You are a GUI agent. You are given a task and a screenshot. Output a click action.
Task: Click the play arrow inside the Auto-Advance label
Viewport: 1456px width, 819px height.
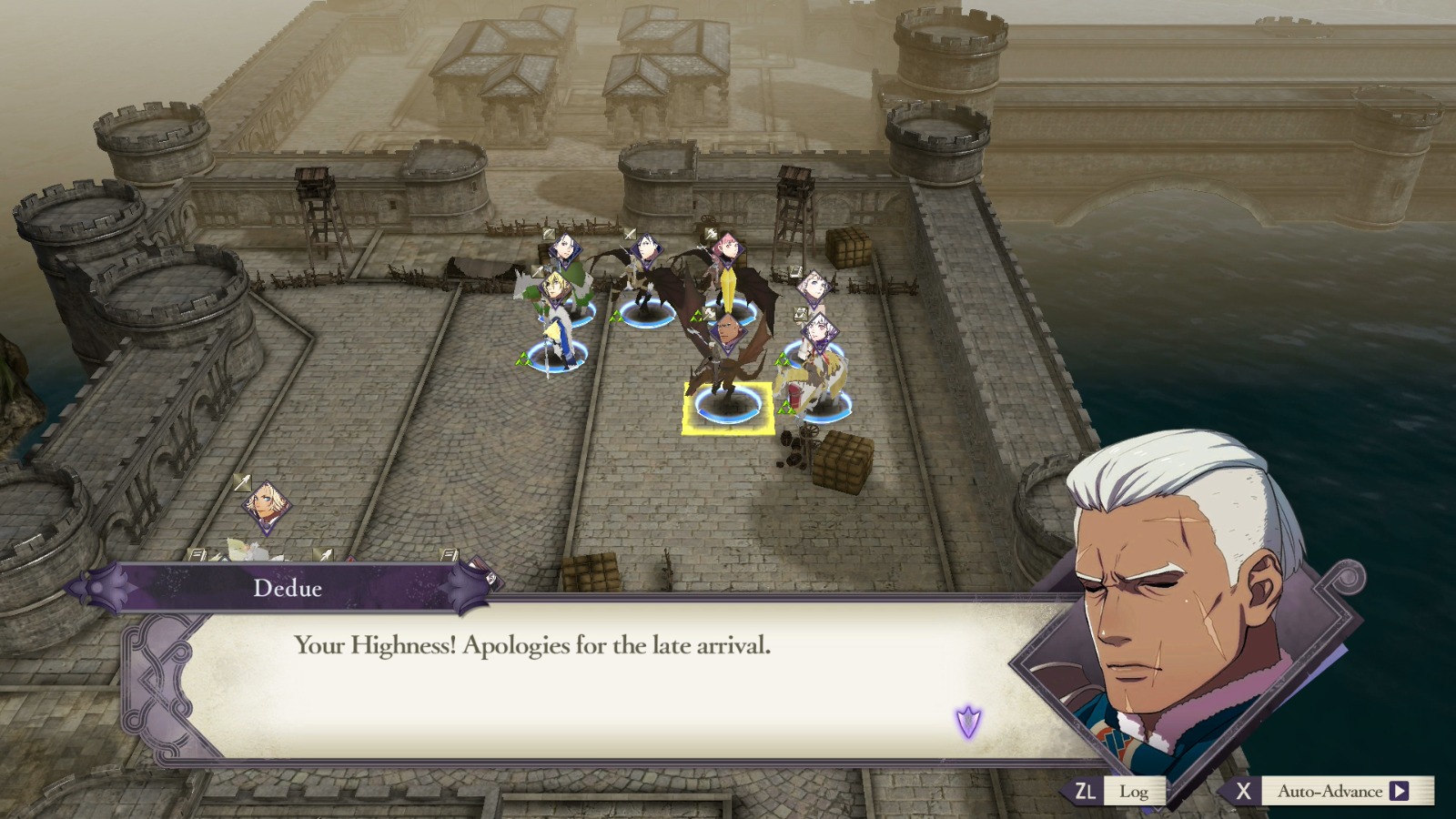pyautogui.click(x=1401, y=792)
